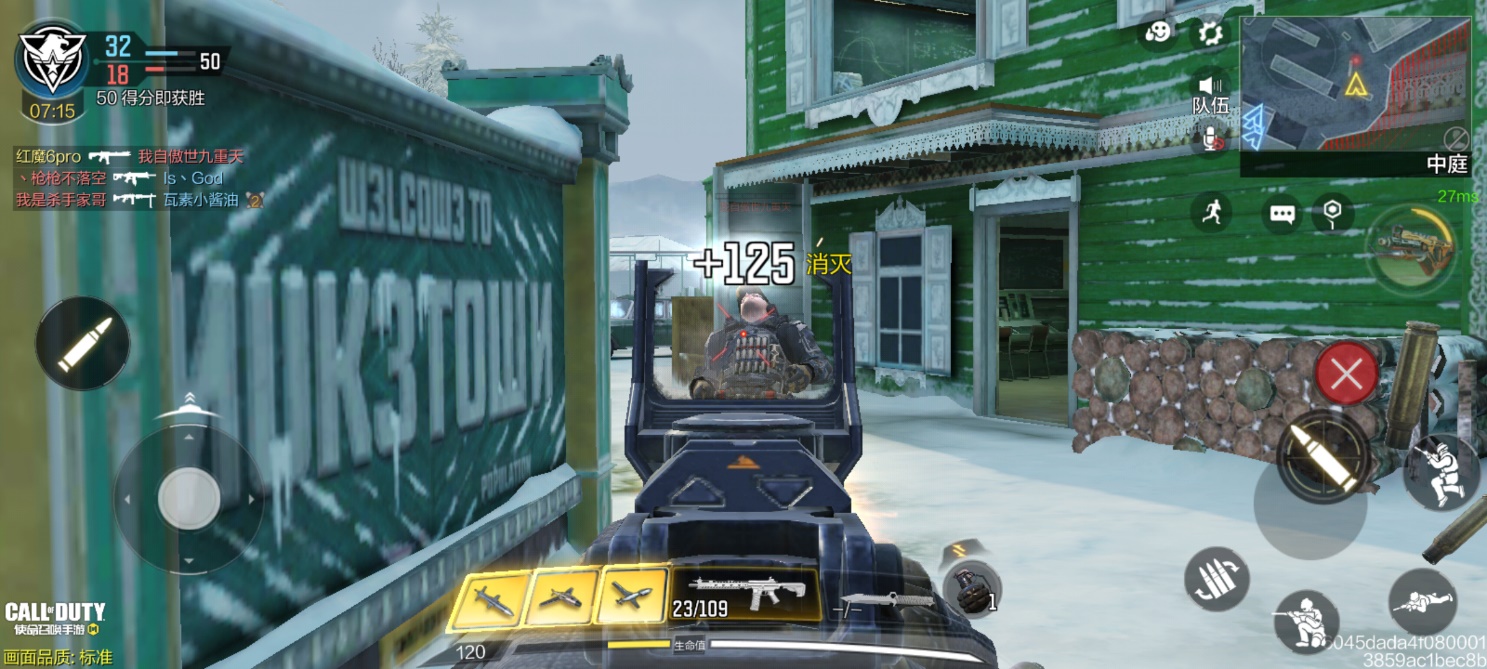Go prone with the lying soldier button
The height and width of the screenshot is (669, 1487).
point(1422,601)
